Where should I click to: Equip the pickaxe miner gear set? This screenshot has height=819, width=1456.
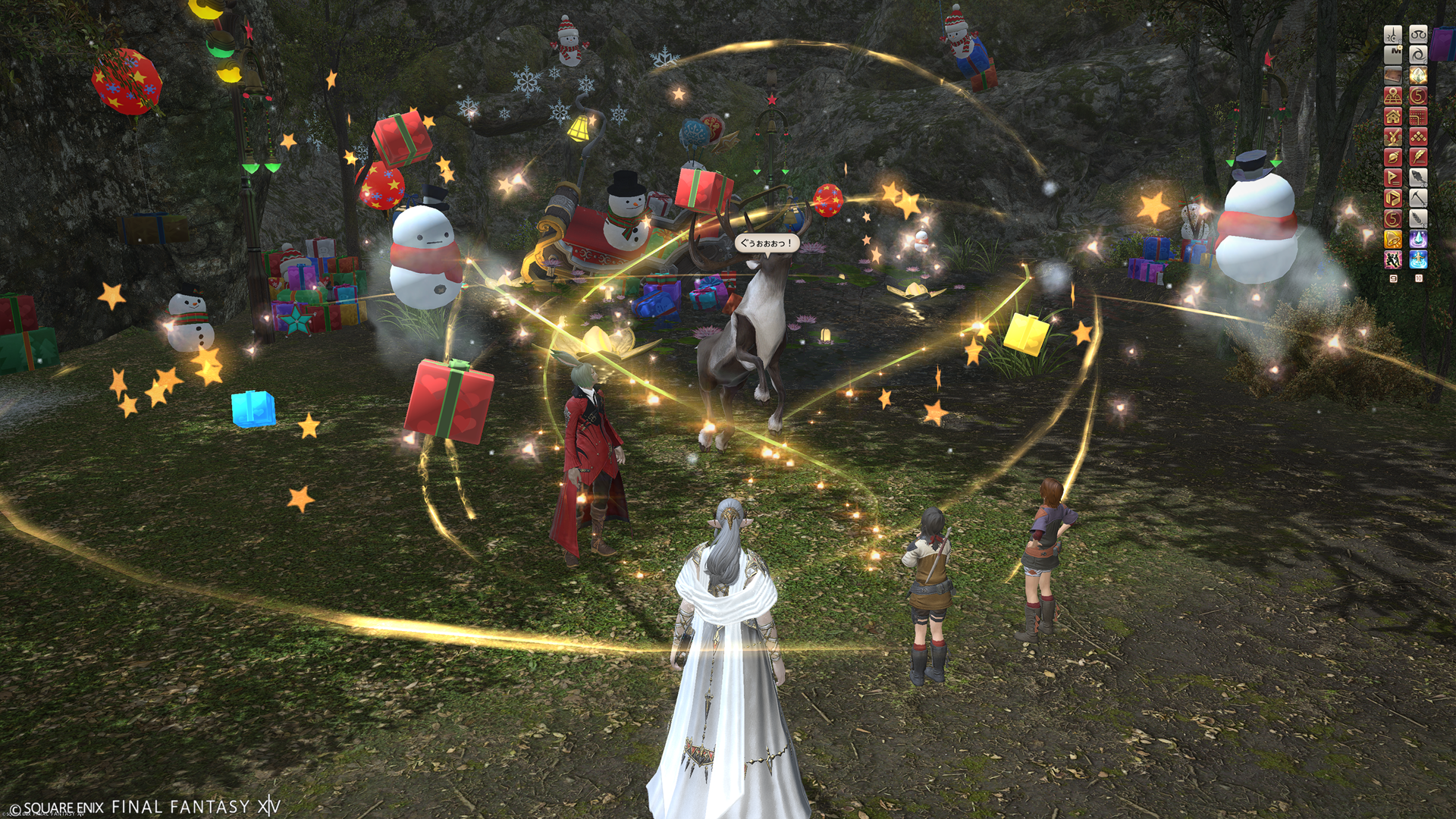click(x=1418, y=198)
